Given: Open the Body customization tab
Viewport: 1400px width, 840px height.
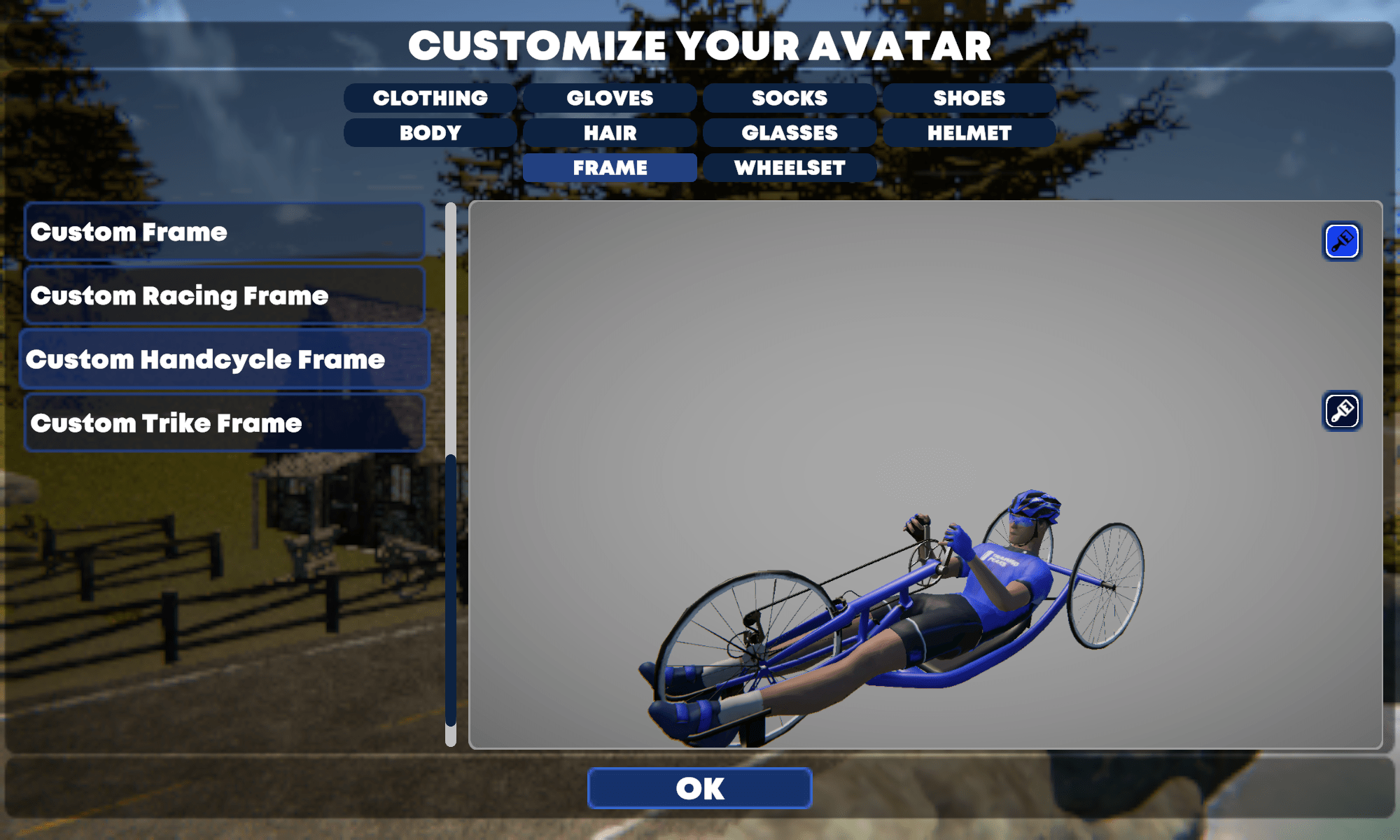Looking at the screenshot, I should tap(430, 133).
